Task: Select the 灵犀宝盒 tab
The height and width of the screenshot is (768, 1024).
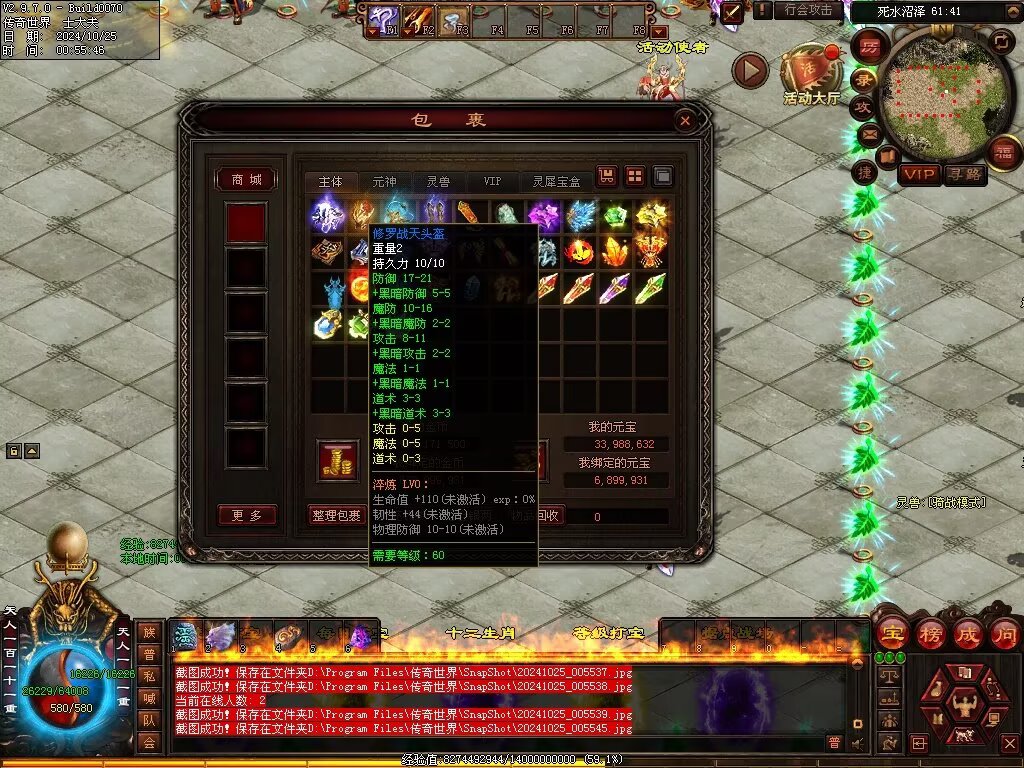Action: point(556,182)
